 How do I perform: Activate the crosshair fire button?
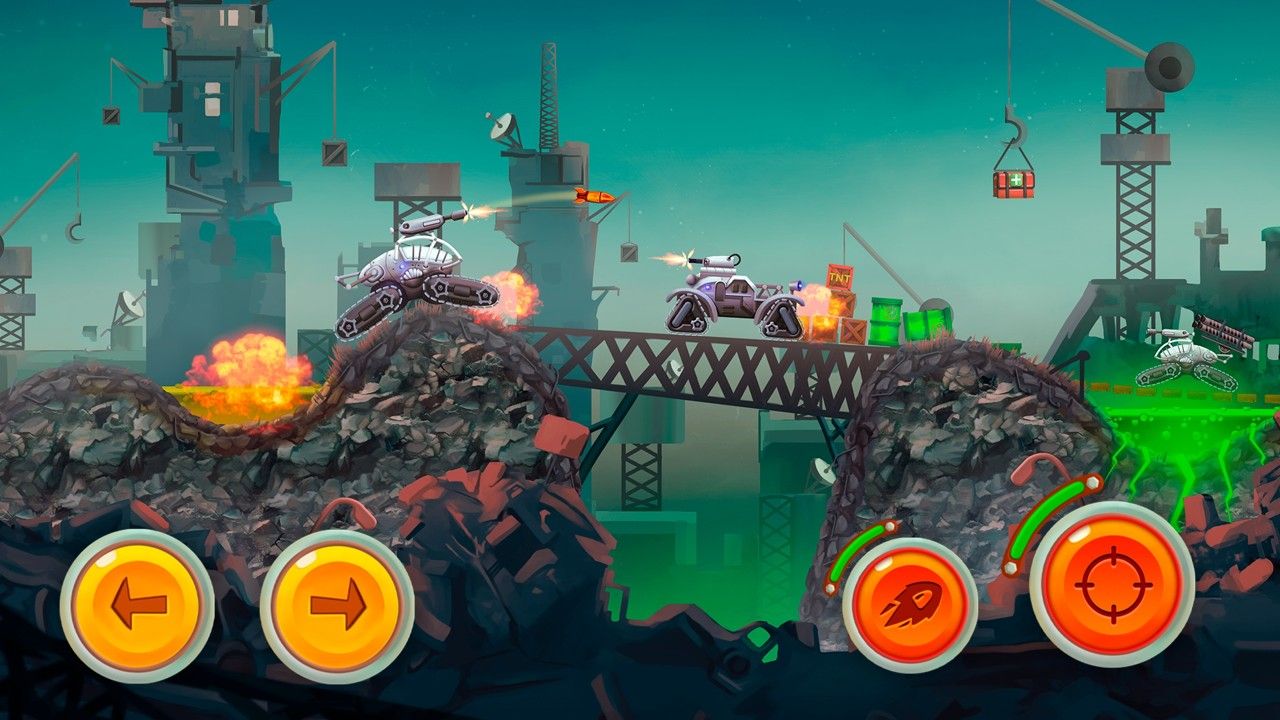pyautogui.click(x=1112, y=584)
